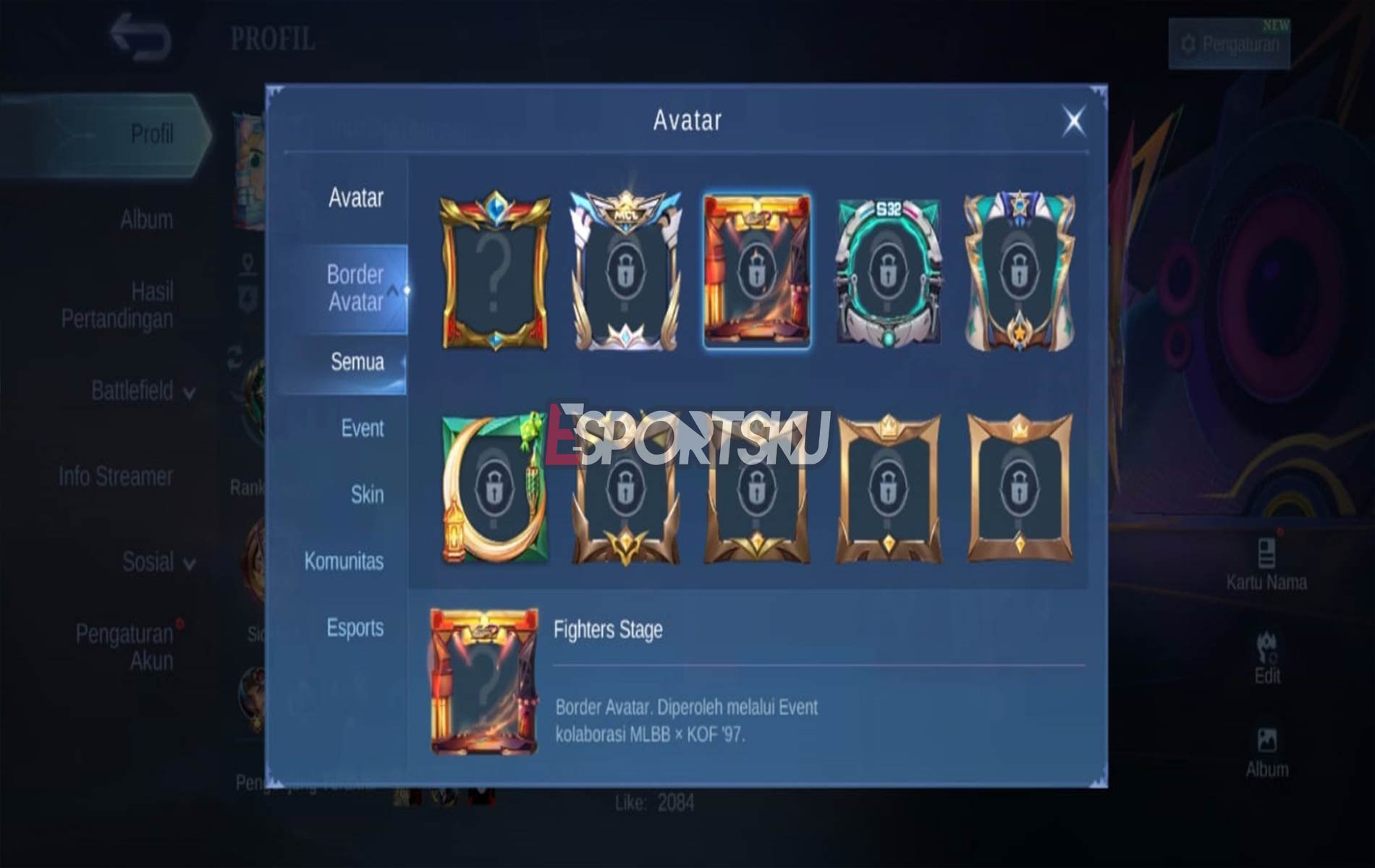Switch to the Avatar tab
Viewport: 1375px width, 868px height.
356,197
